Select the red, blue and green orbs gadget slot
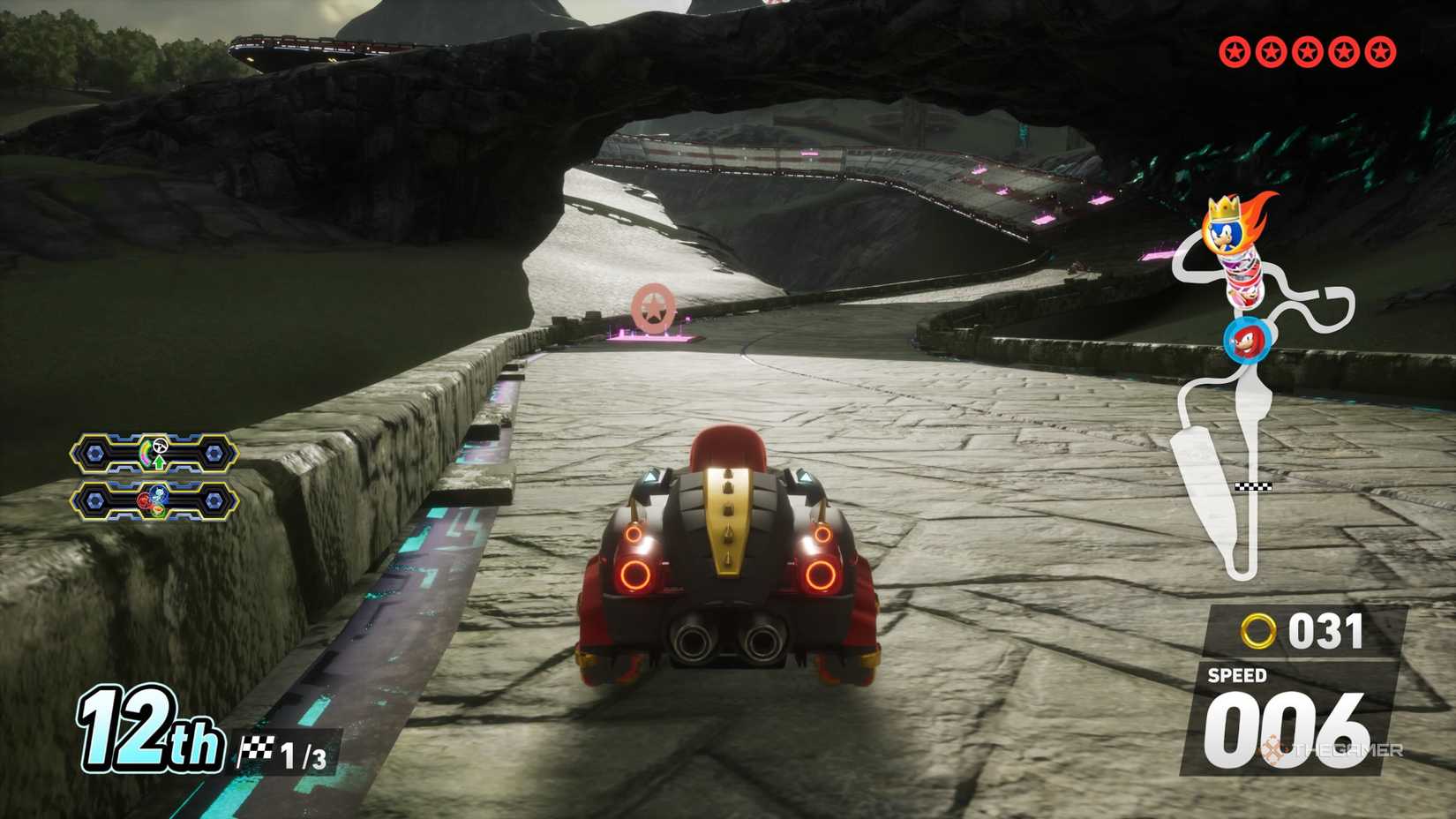Screen dimensions: 1456x819 pyautogui.click(x=154, y=501)
